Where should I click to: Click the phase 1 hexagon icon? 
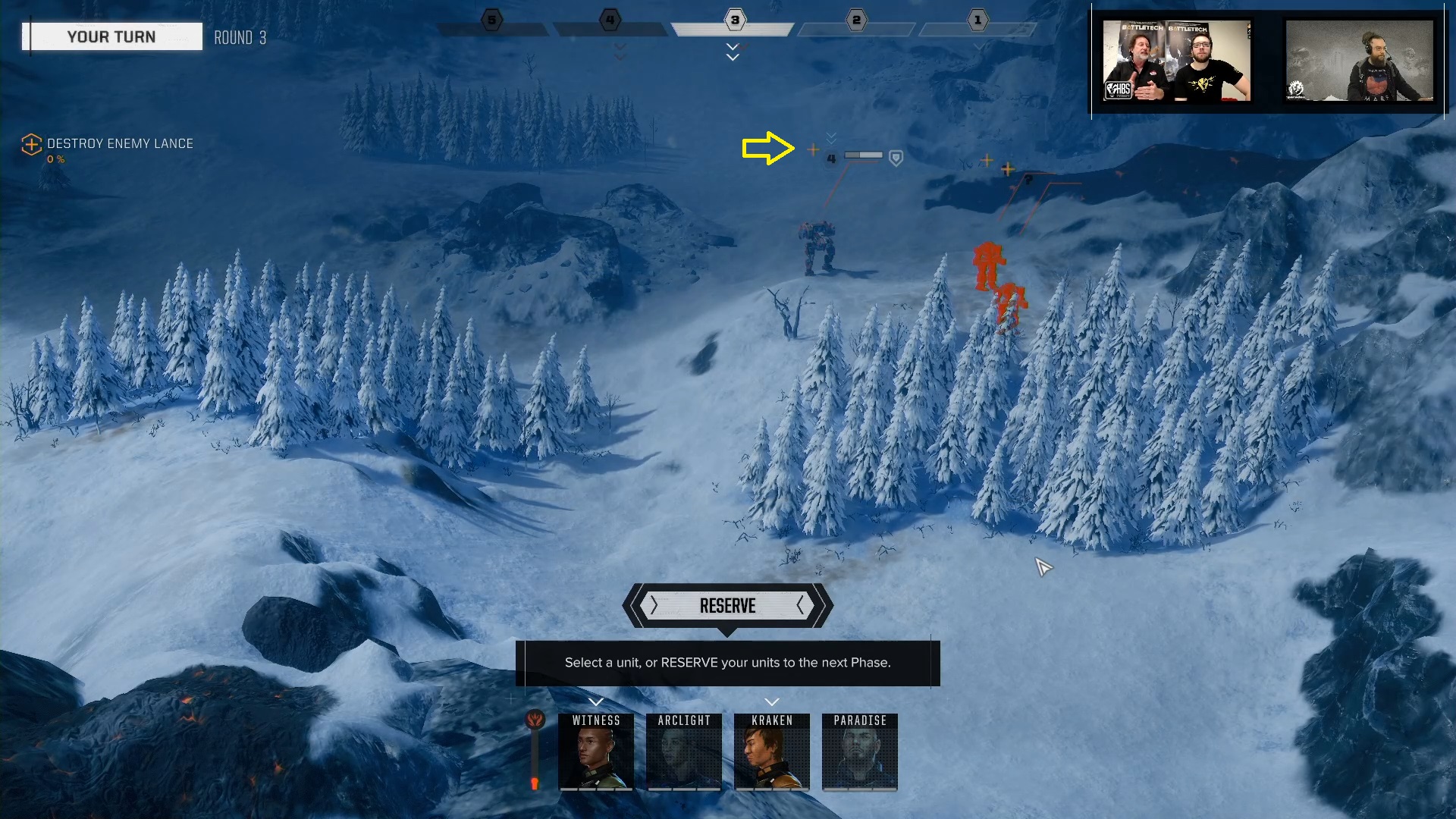pos(978,21)
